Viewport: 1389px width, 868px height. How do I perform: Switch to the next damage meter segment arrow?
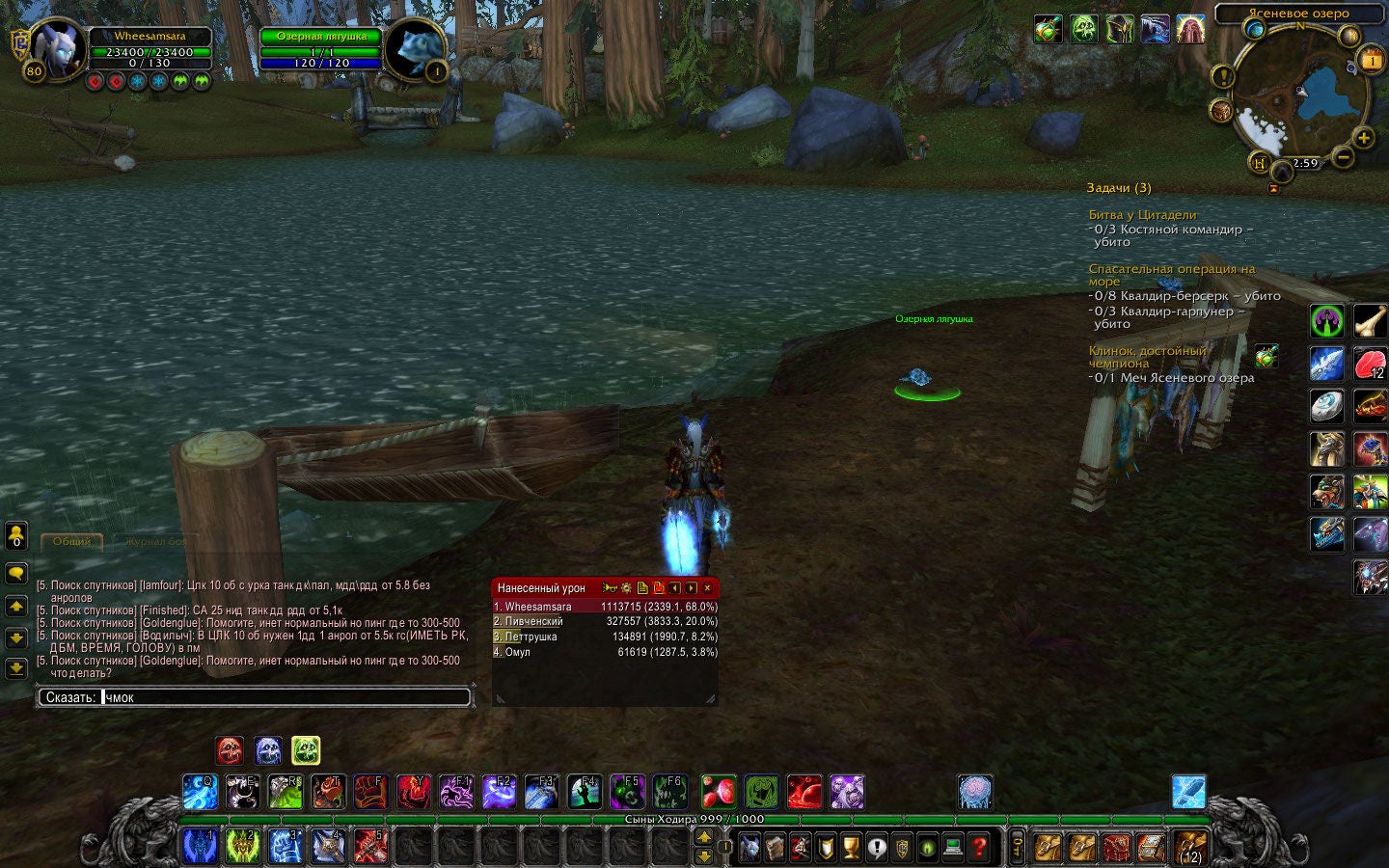coord(692,587)
